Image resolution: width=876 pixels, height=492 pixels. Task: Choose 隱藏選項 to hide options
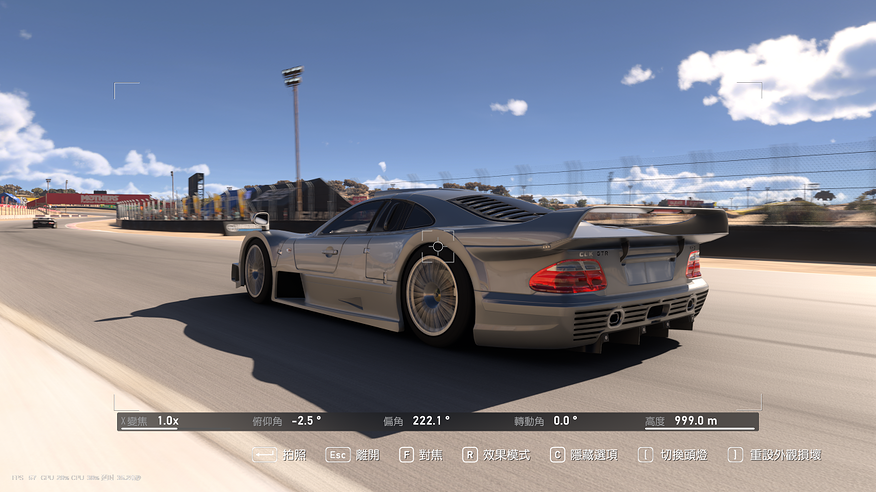pos(583,455)
